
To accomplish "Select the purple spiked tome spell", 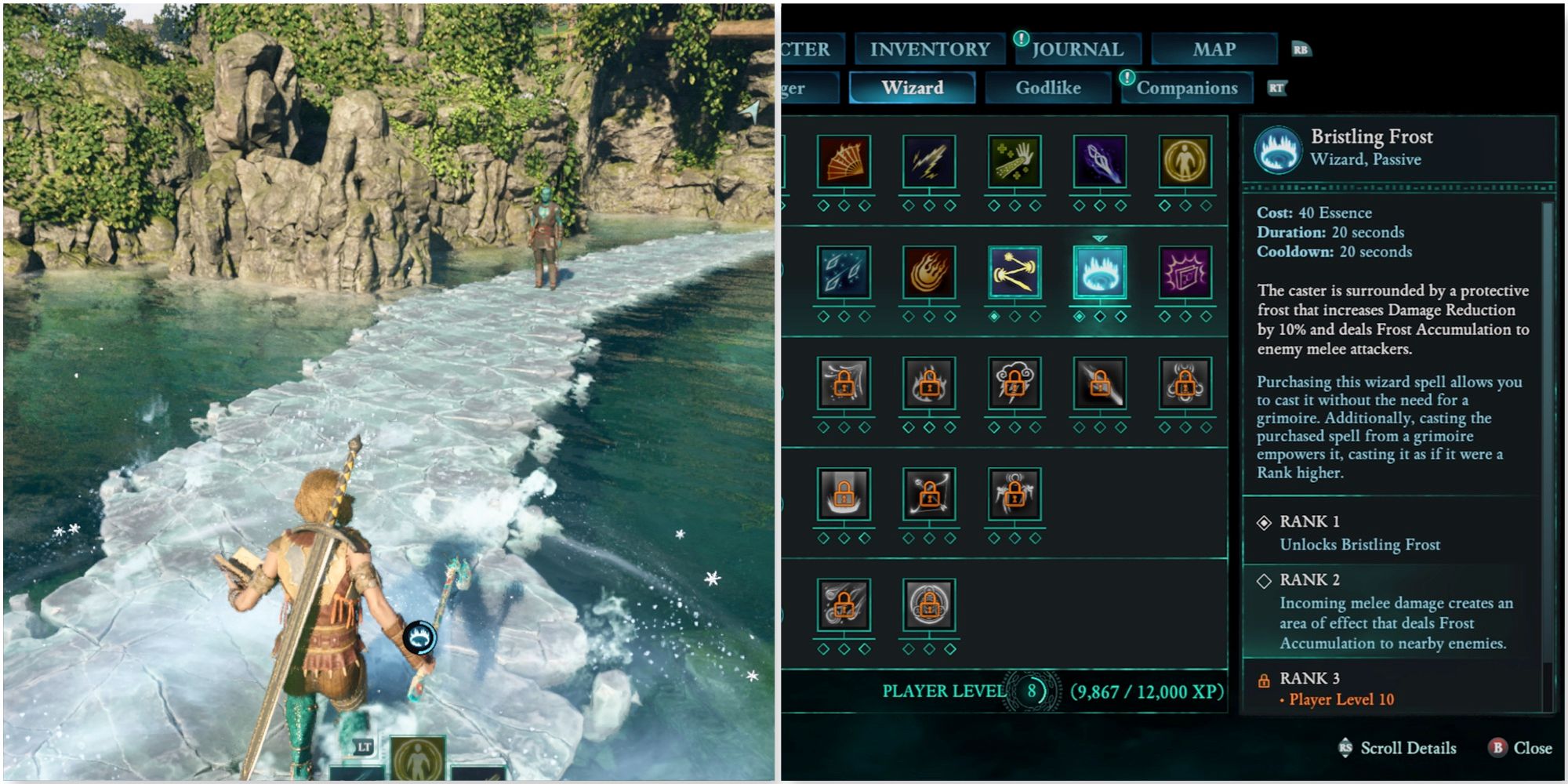I will click(1185, 273).
